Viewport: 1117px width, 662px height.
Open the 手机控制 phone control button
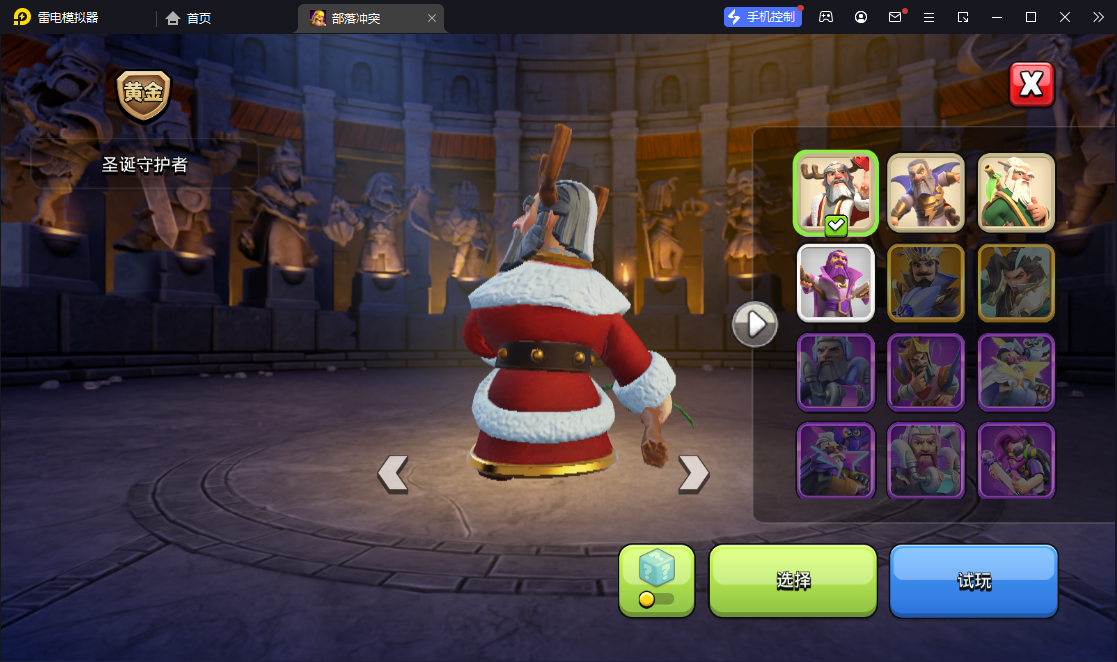pyautogui.click(x=763, y=17)
